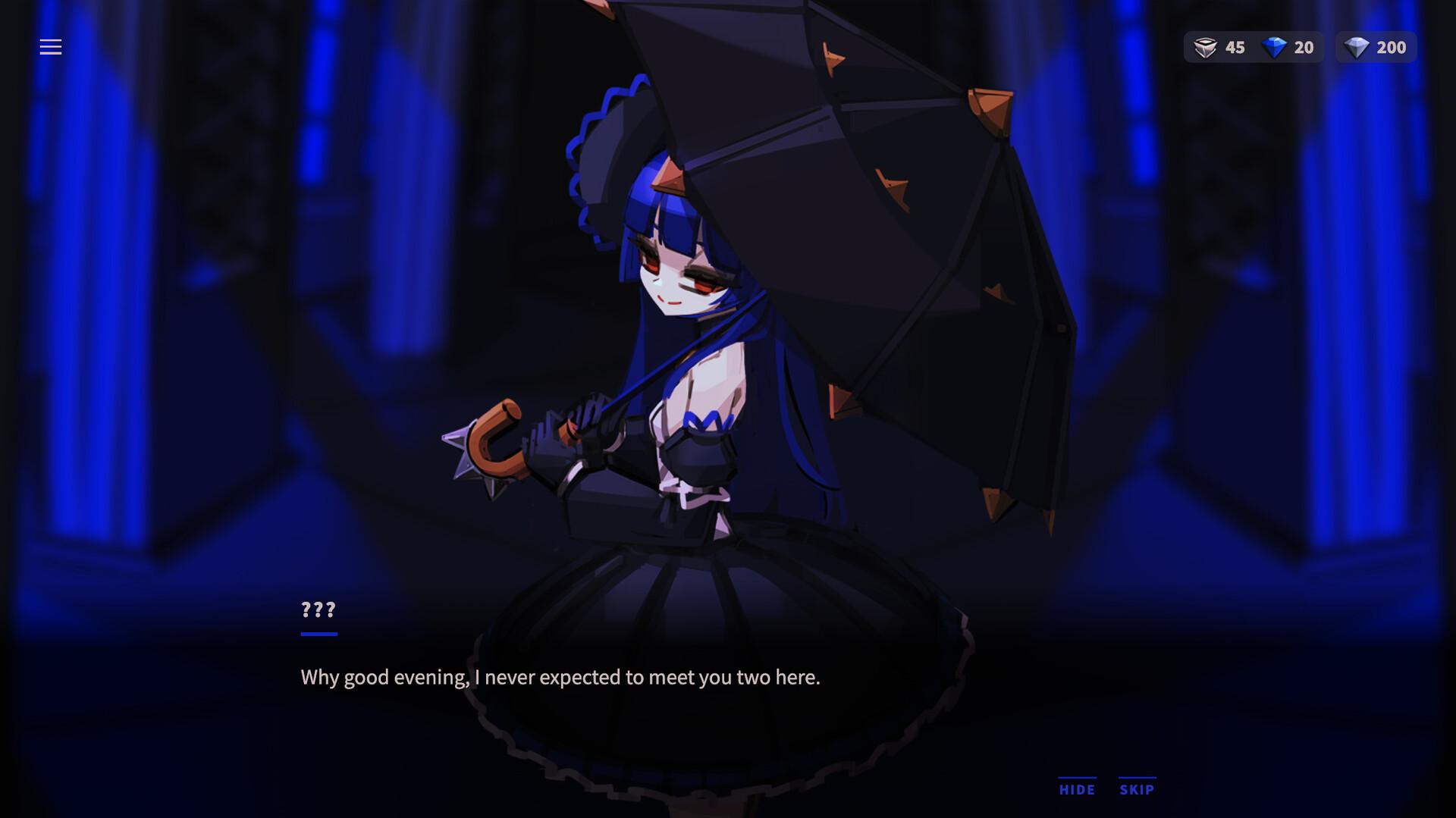Select the currency counter showing 45
1456x818 pixels.
click(x=1236, y=47)
